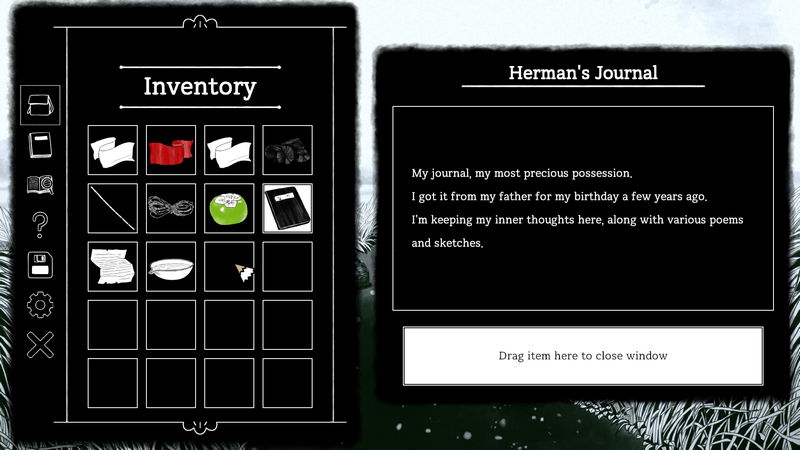
Task: Open the inventory bag tab
Action: point(40,105)
